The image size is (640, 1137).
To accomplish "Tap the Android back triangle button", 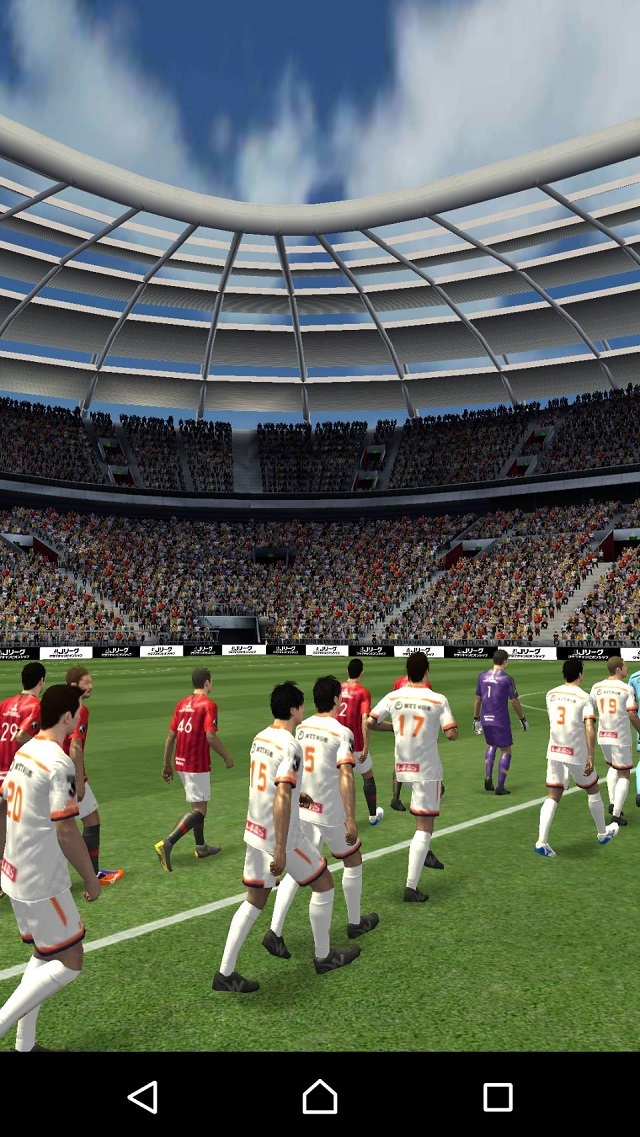I will click(x=143, y=1097).
